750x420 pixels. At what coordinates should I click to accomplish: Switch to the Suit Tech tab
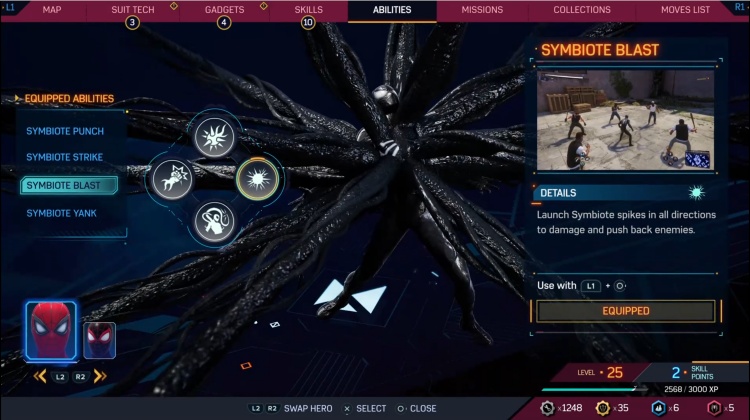[132, 10]
